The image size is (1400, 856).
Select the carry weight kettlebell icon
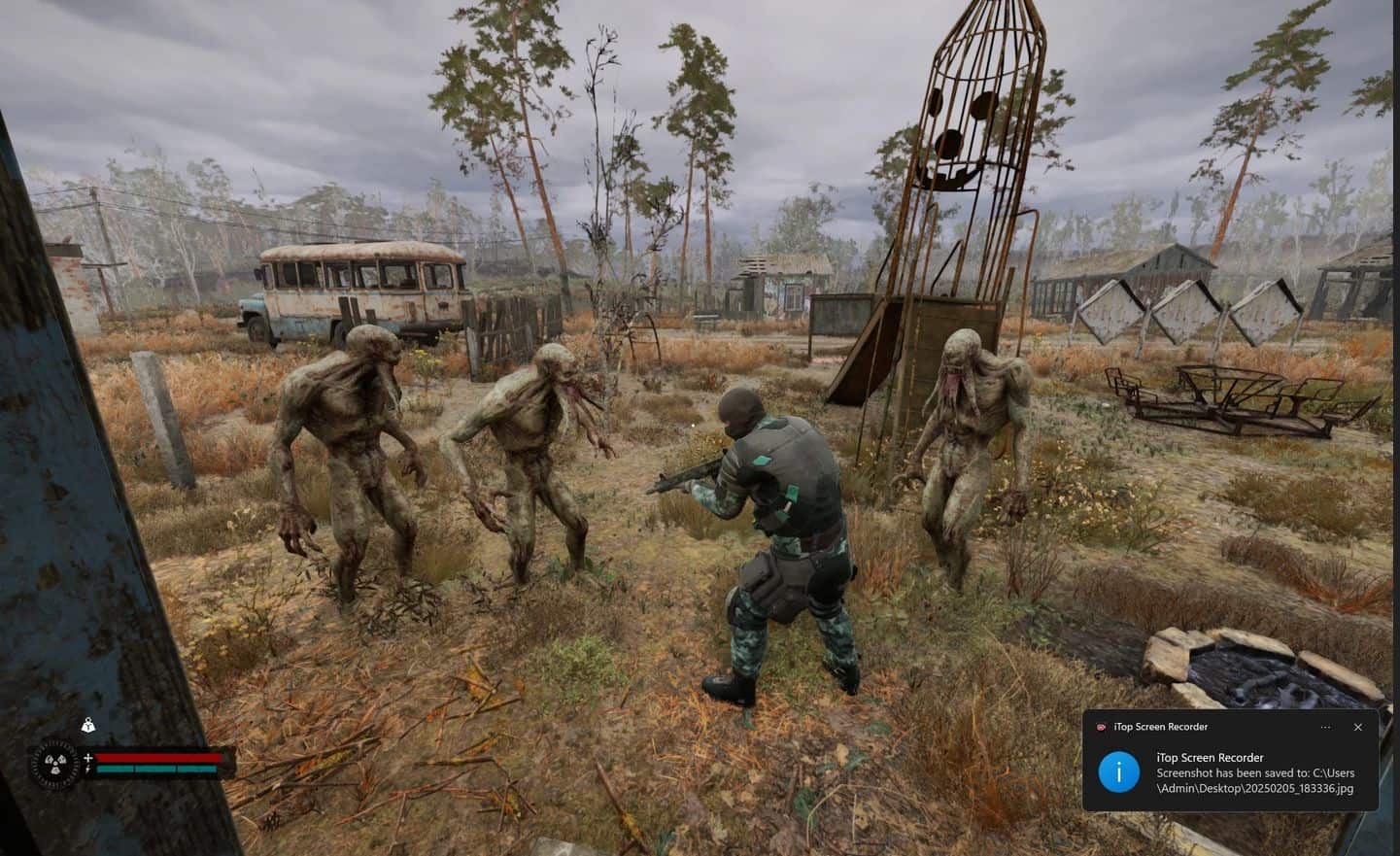[88, 726]
